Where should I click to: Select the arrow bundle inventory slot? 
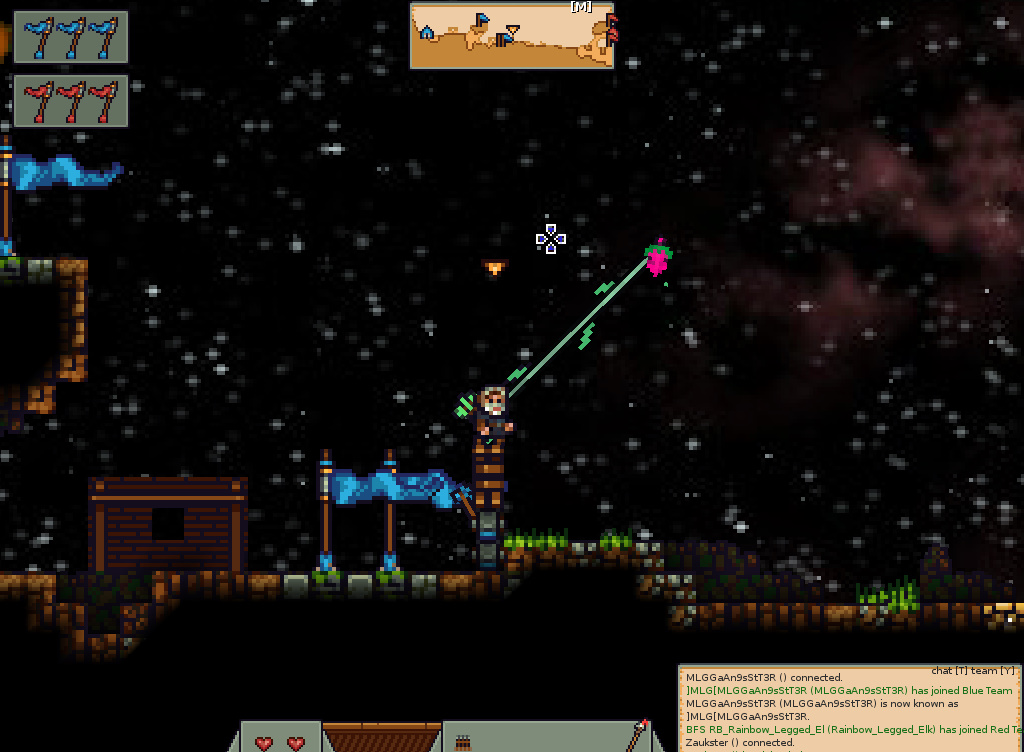pyautogui.click(x=463, y=741)
